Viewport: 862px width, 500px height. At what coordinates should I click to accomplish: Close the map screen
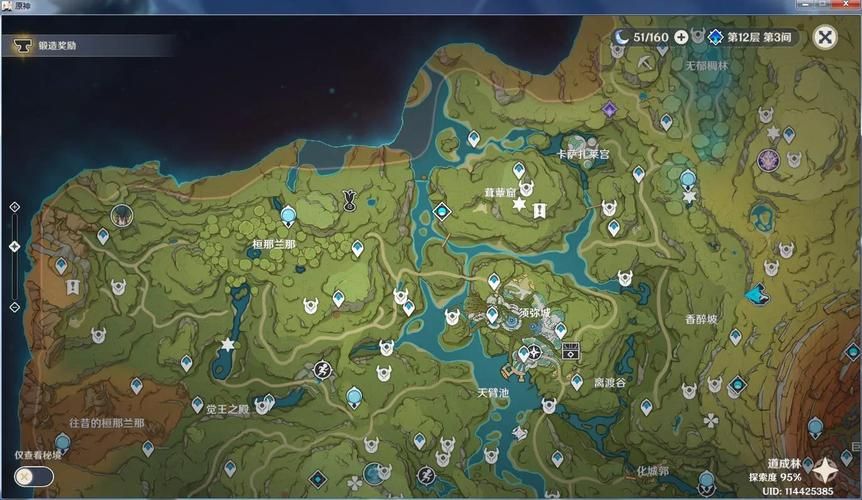(825, 38)
